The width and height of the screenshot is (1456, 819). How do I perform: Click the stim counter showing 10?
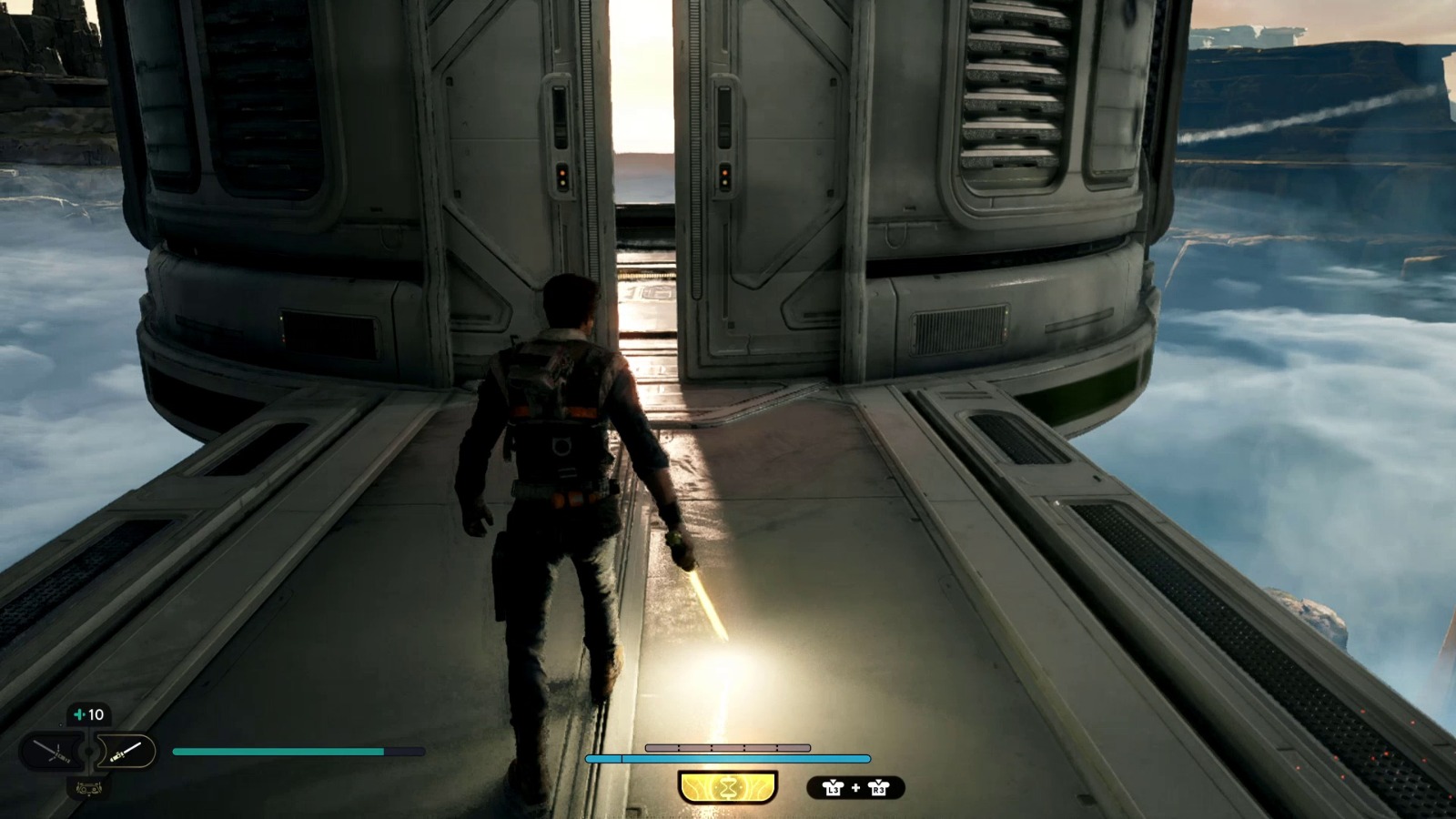[91, 713]
